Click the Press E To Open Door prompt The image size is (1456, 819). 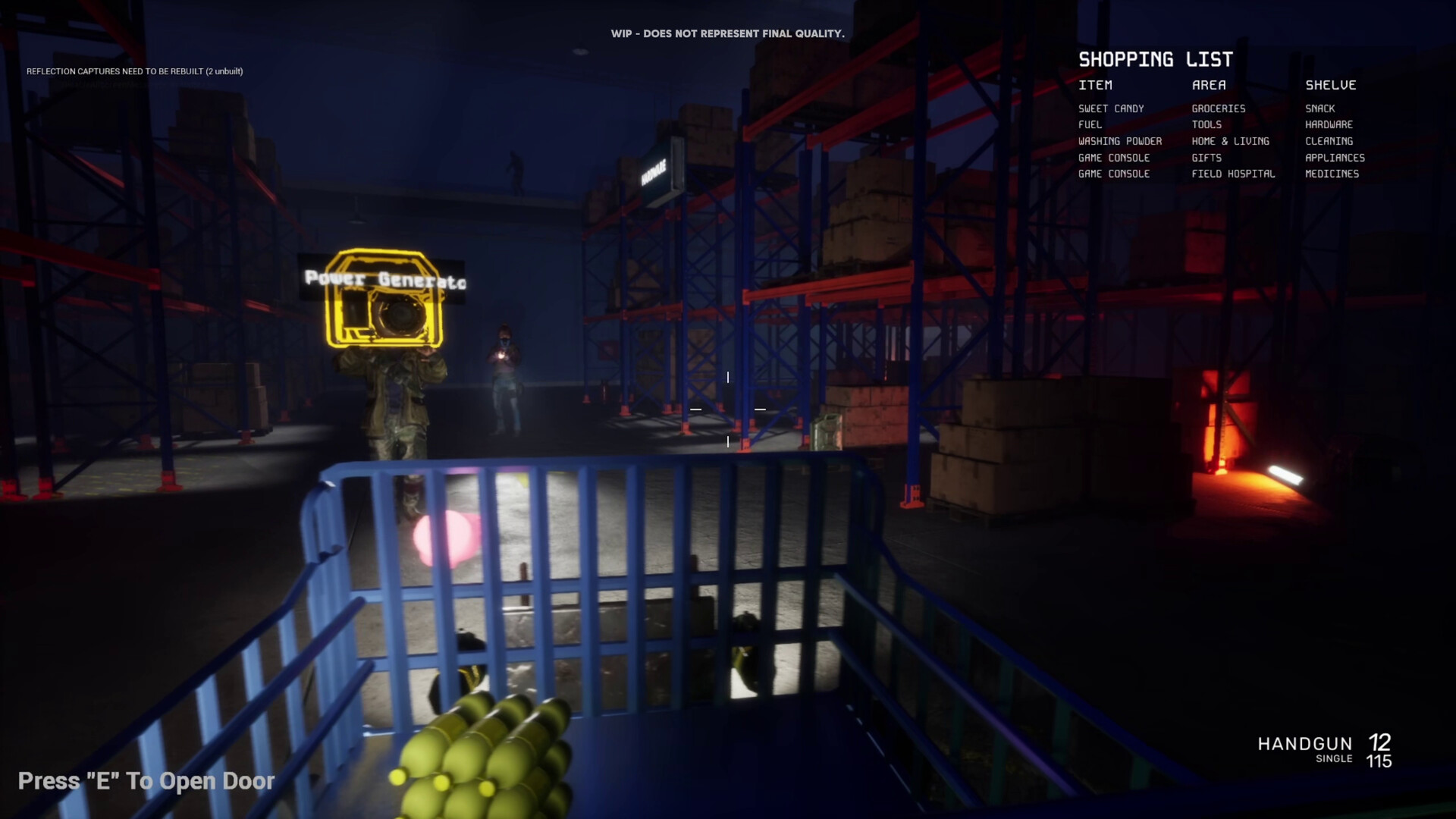coord(146,780)
